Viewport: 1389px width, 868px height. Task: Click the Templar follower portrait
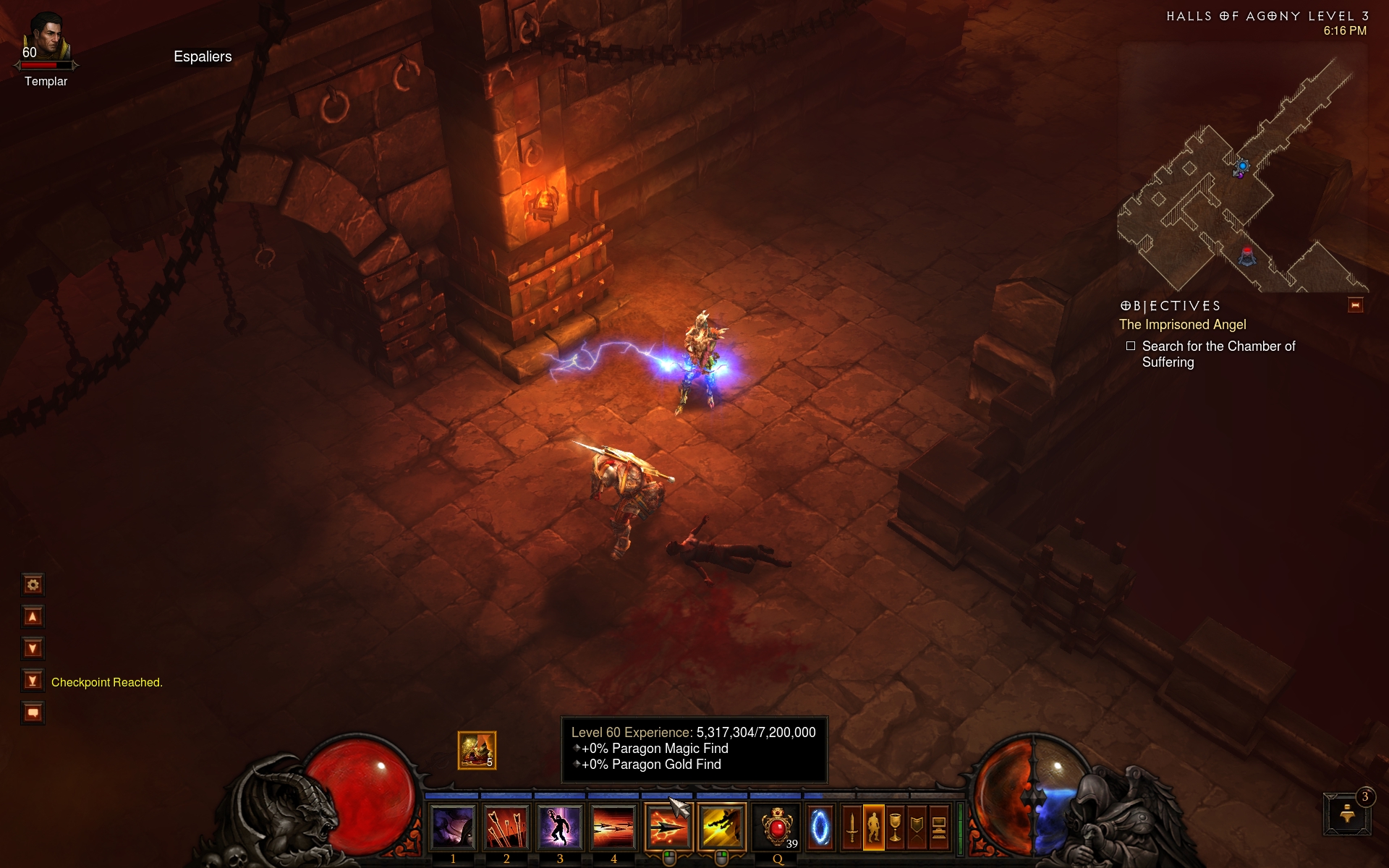[46, 36]
